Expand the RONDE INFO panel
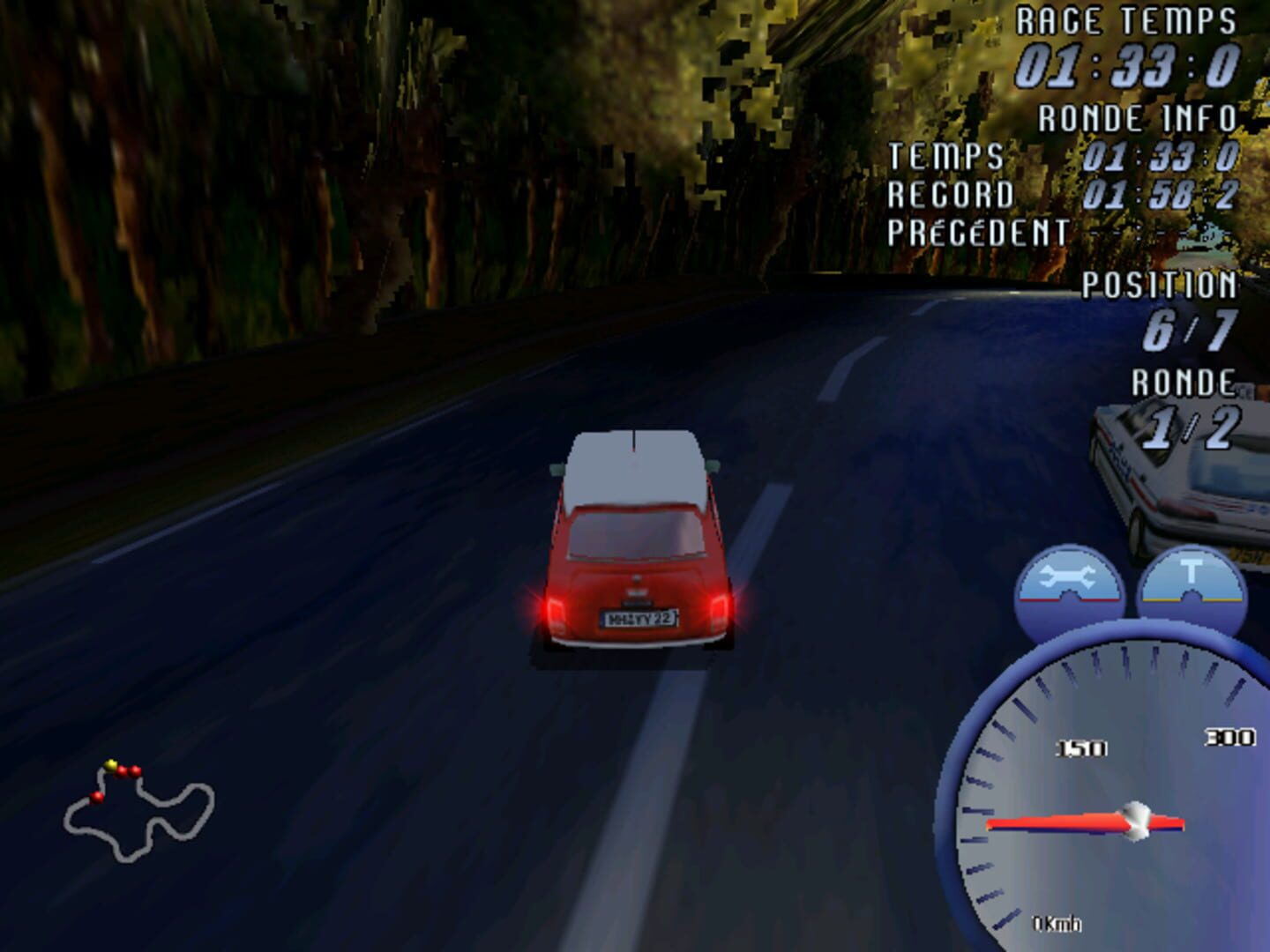 [x=1137, y=115]
